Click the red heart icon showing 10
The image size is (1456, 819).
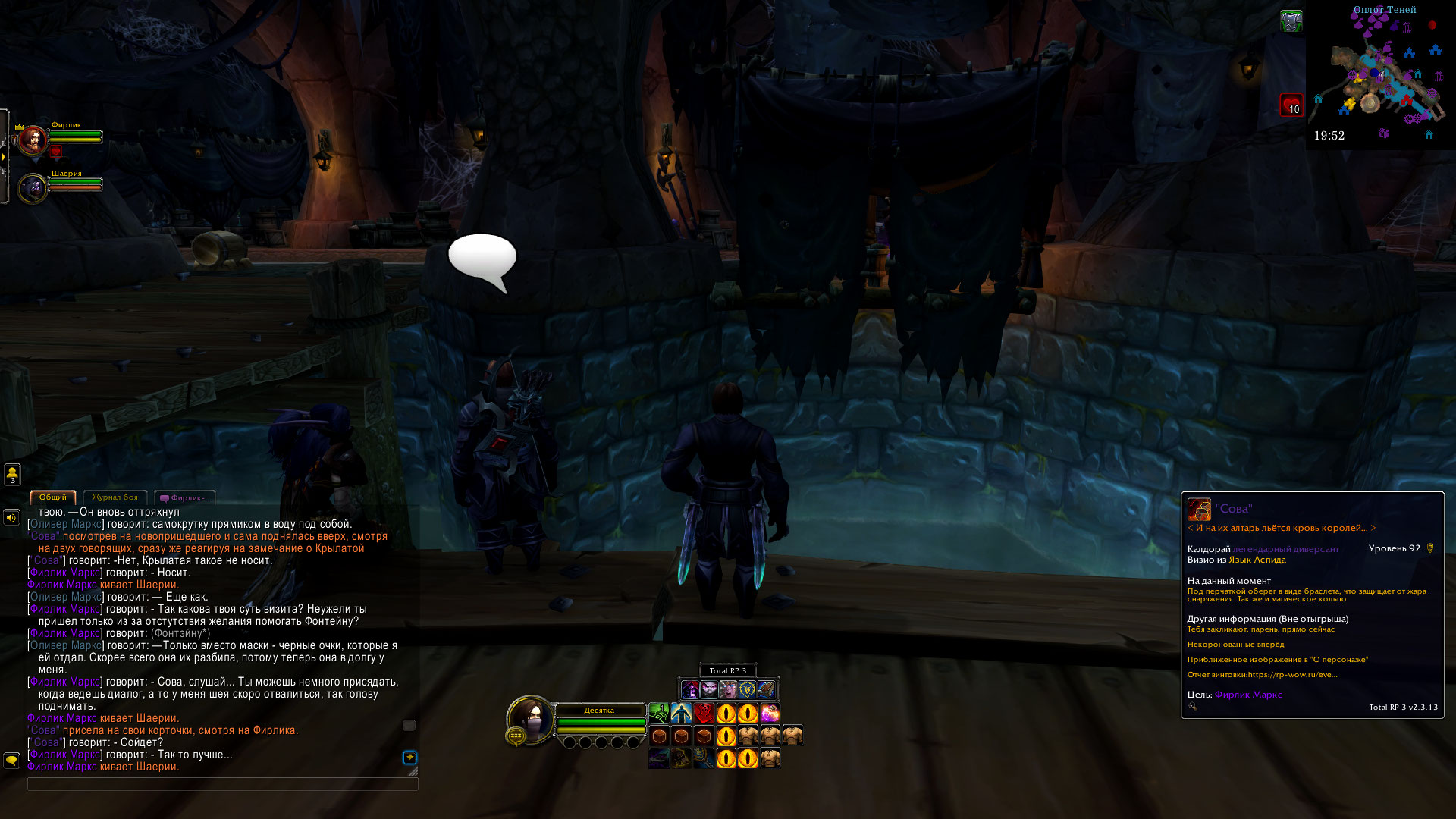pos(1291,105)
